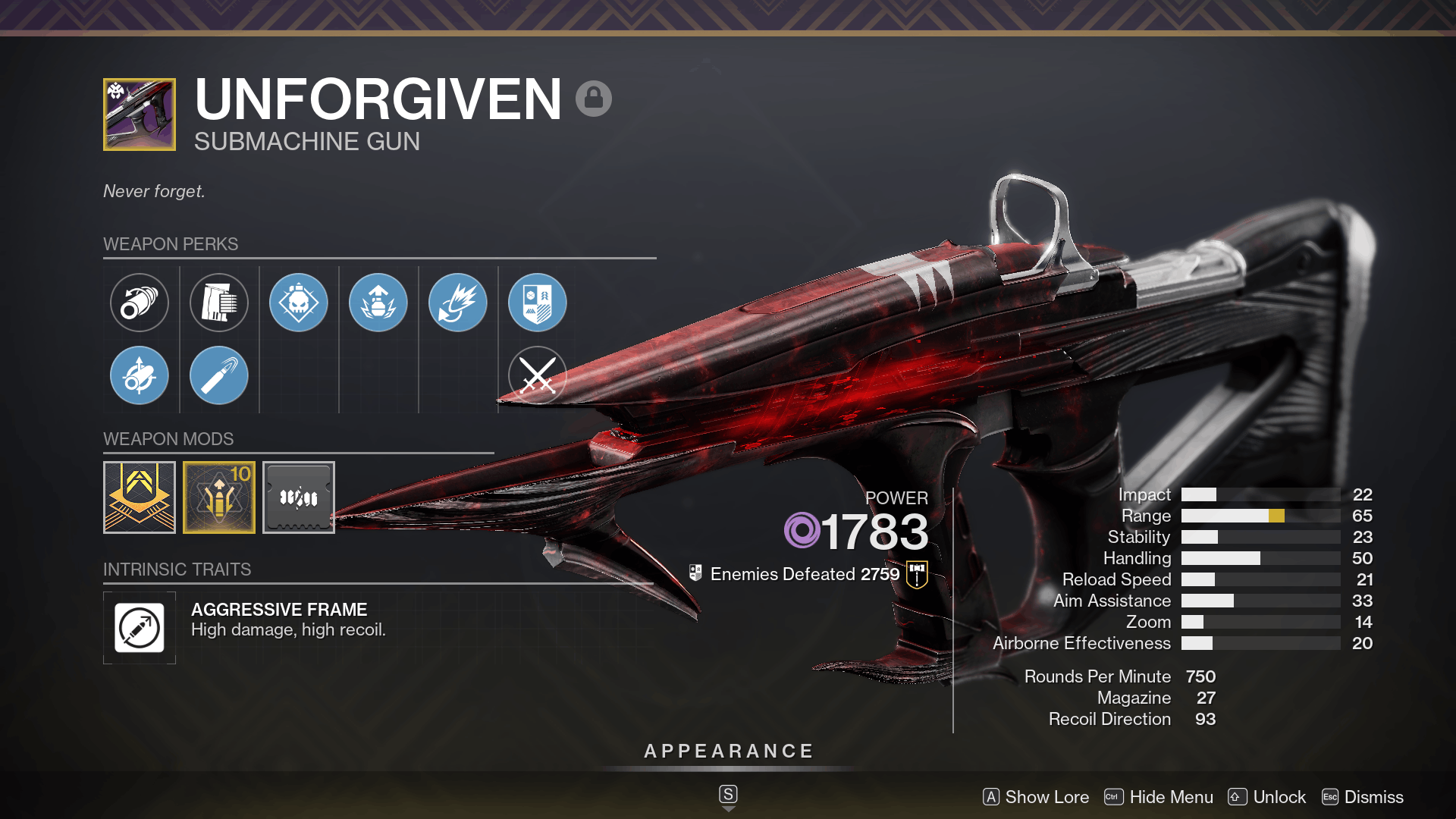Toggle the lock beside the weapon name

pyautogui.click(x=595, y=99)
